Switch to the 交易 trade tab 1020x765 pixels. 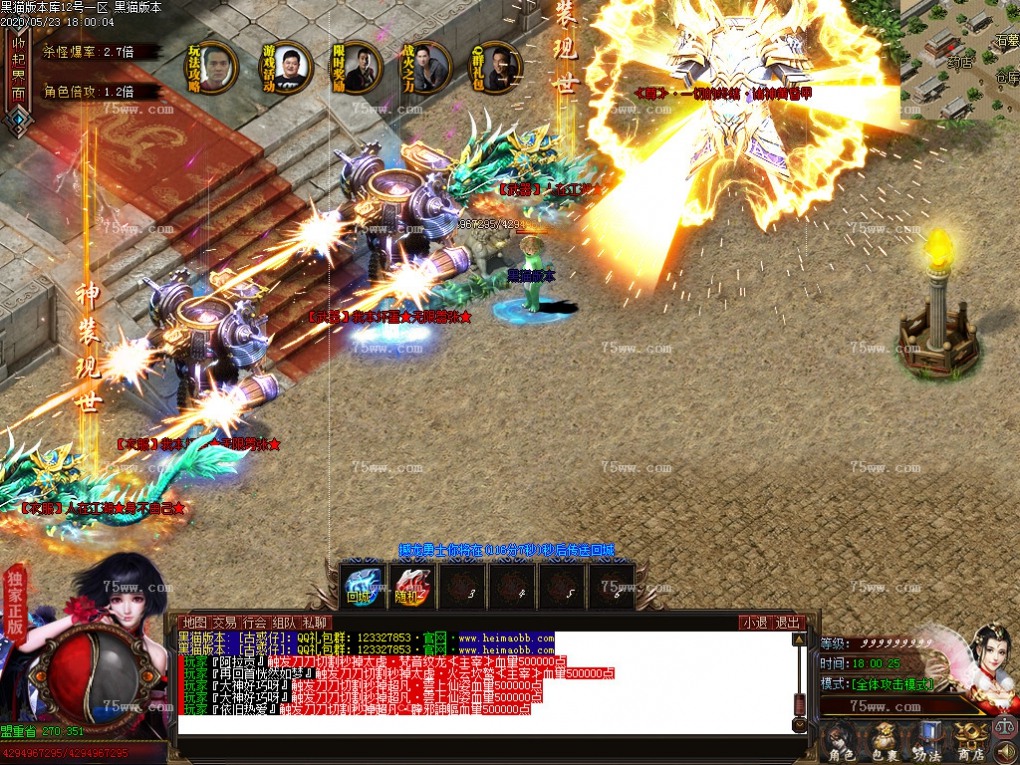[225, 622]
